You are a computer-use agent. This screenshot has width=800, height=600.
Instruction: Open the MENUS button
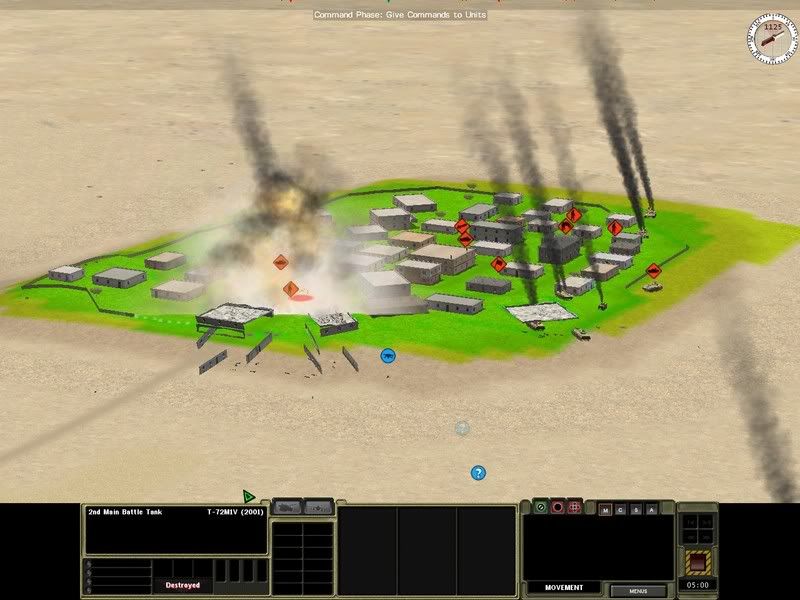pos(638,590)
